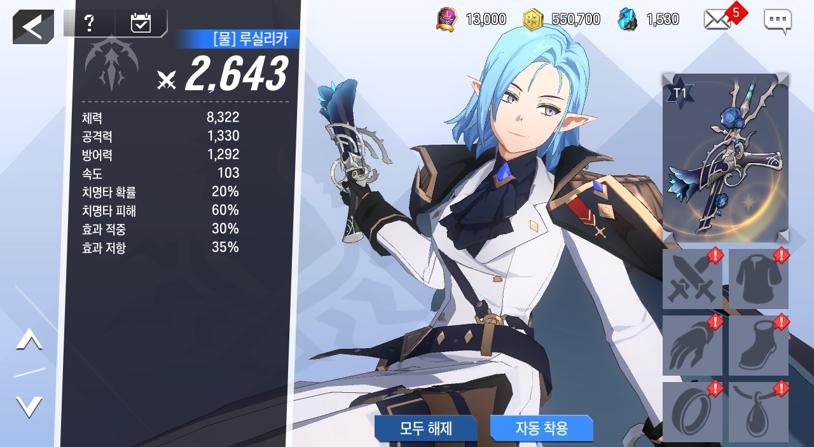This screenshot has height=447, width=814.
Task: Tap the gold coin currency icon
Action: pos(533,19)
